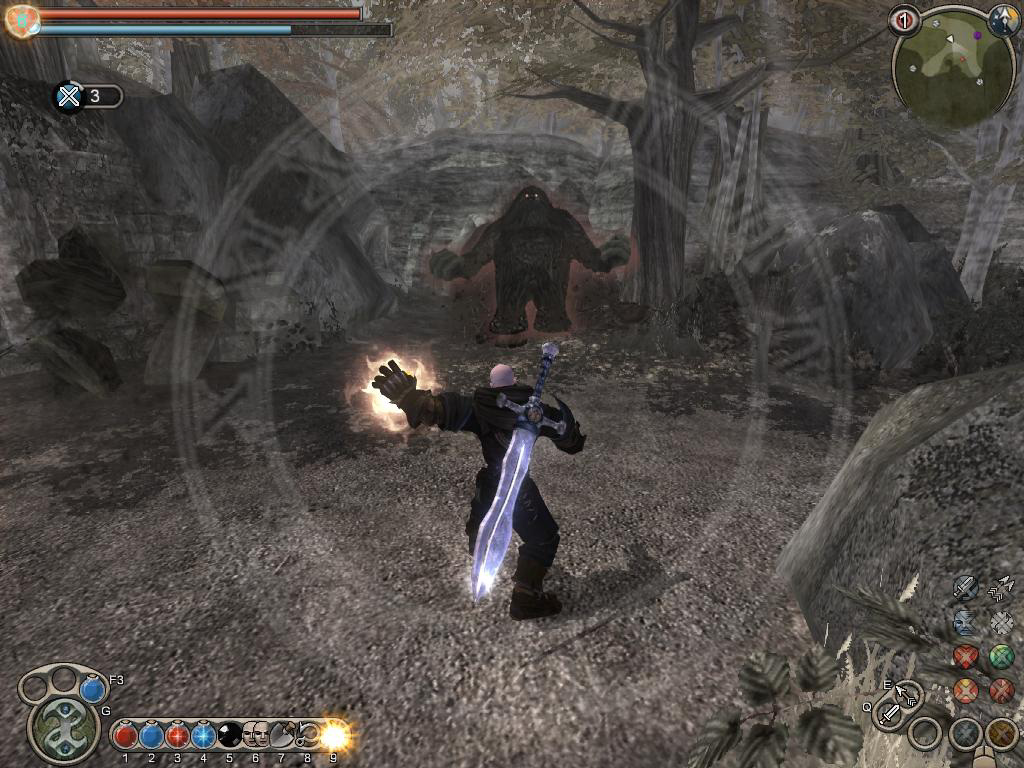Click the blue potion quick-use slot
Screen dimensions: 1024x768
click(x=93, y=689)
